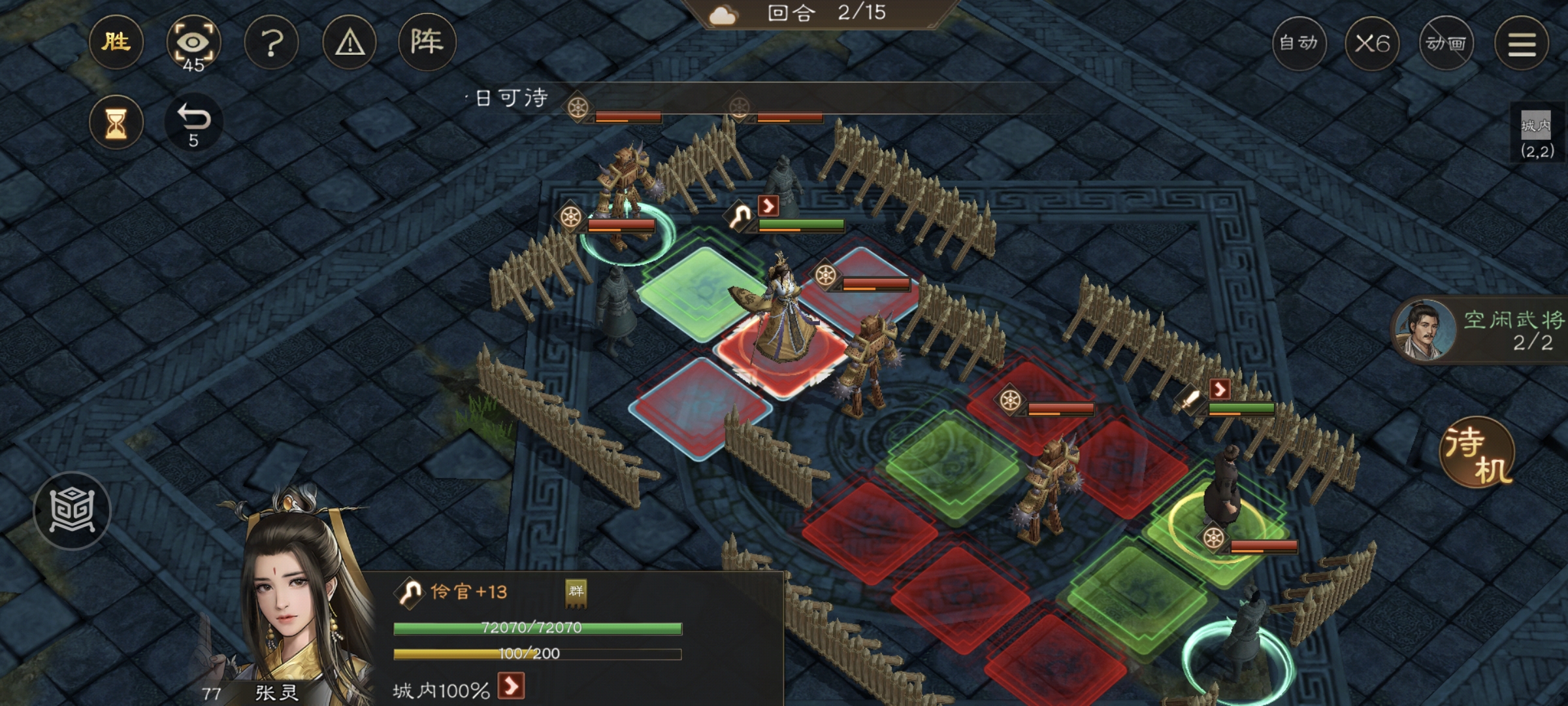
Task: Change the X6 battle speed
Action: (x=1372, y=44)
